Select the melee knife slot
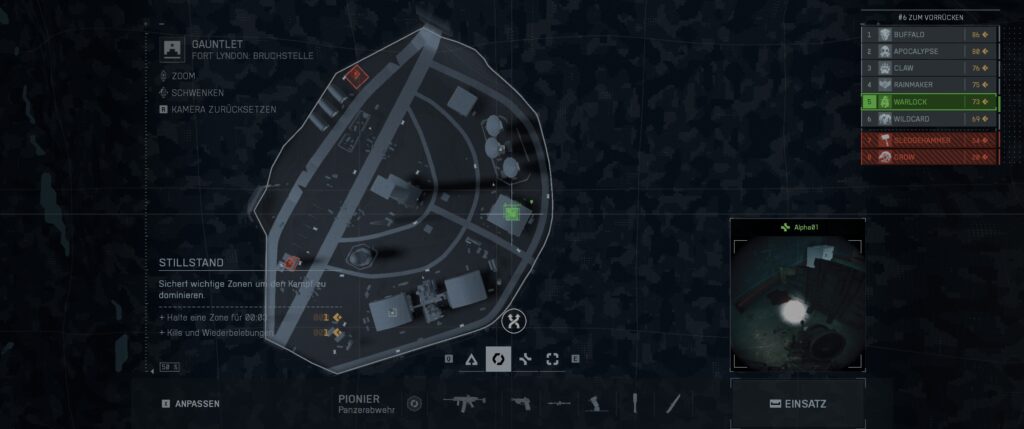 pyautogui.click(x=675, y=403)
